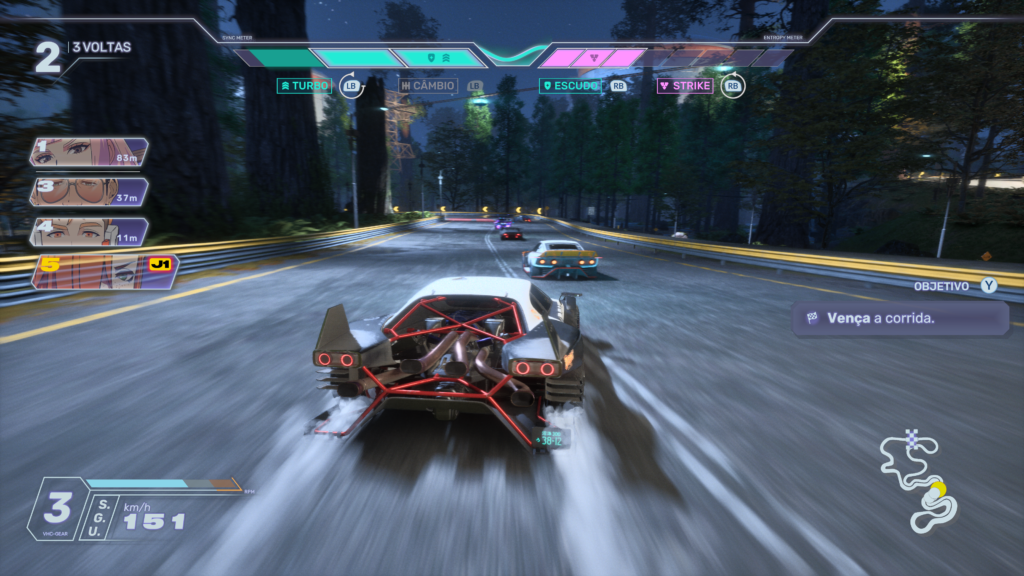1024x576 pixels.
Task: Select the third-place racer with glasses
Action: [90, 192]
